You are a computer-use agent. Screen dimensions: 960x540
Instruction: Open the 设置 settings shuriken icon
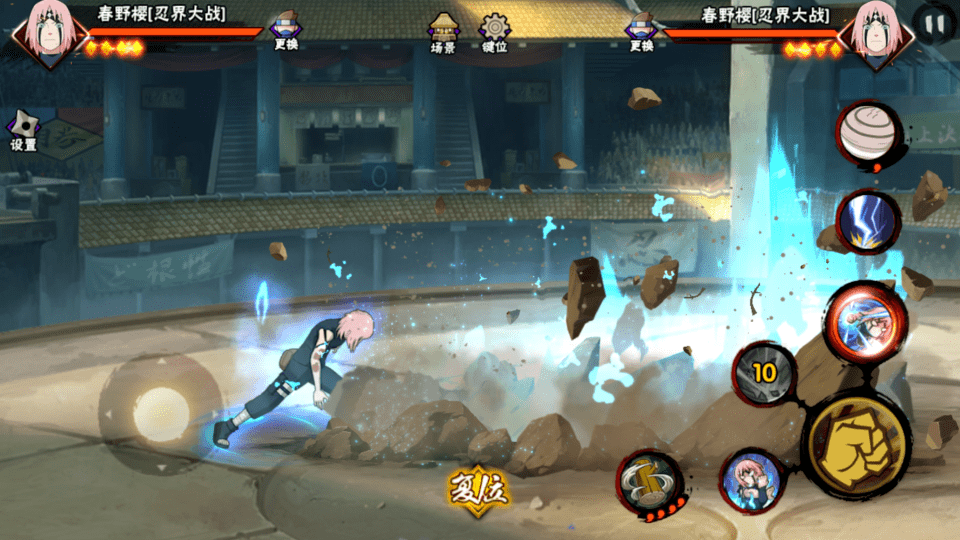pyautogui.click(x=23, y=130)
